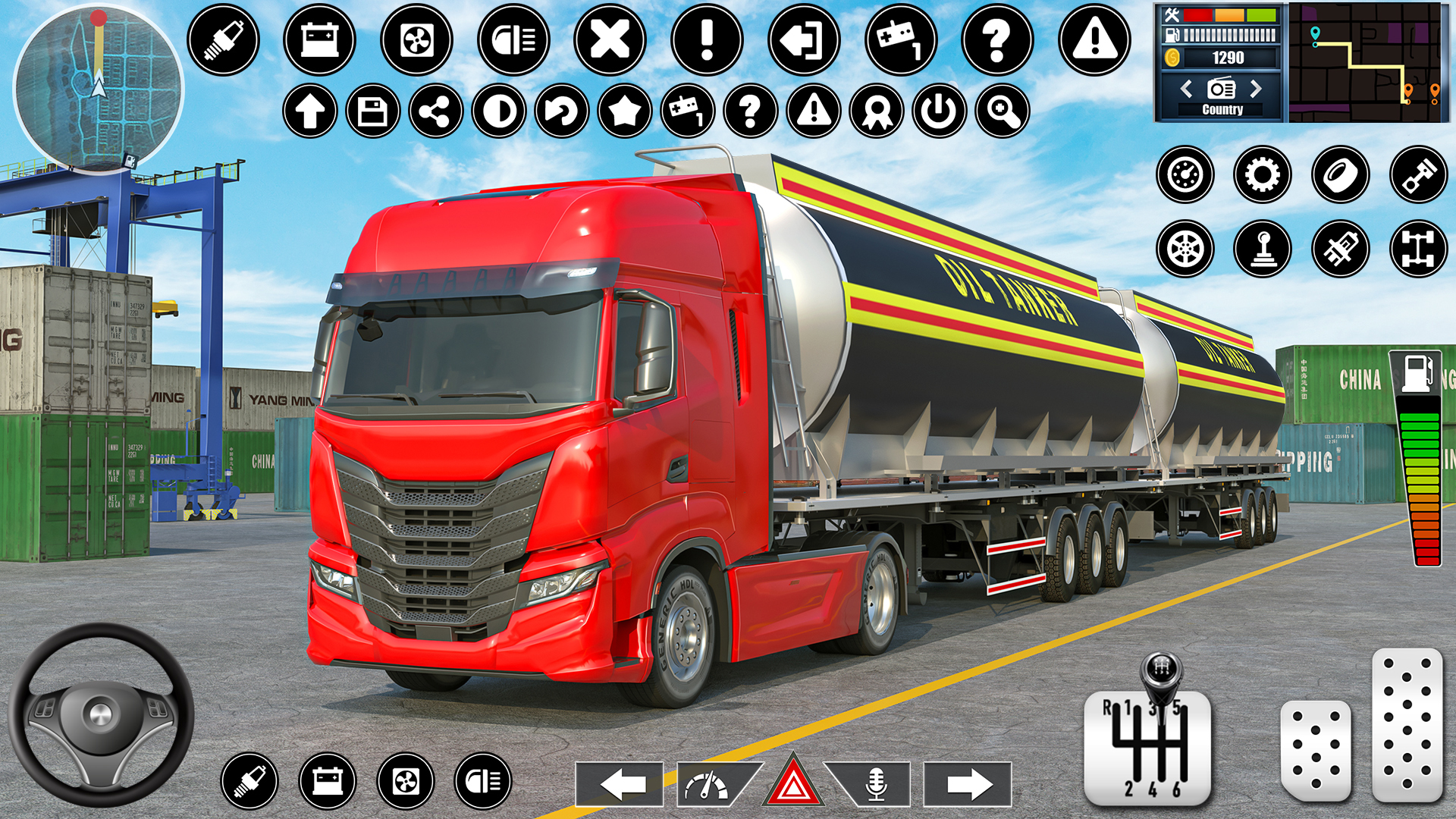Screen dimensions: 1456x819
Task: Open the Country radio station label
Action: click(1221, 108)
